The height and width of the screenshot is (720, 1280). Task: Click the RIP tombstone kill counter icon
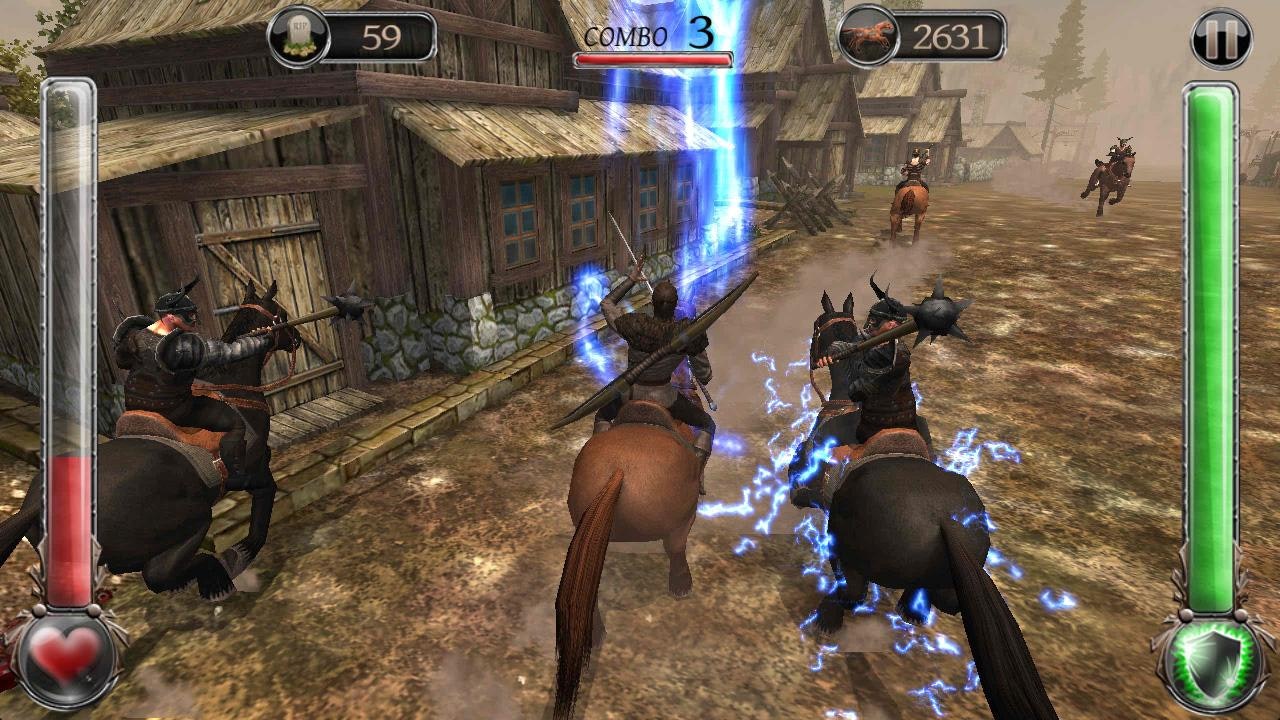298,36
